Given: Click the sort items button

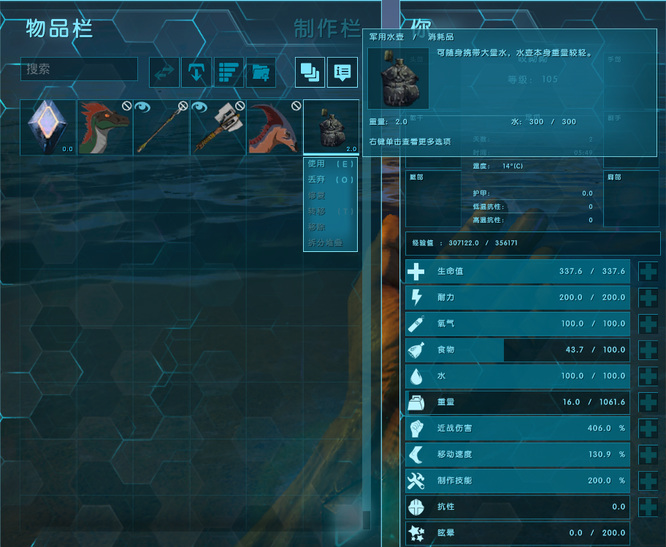Looking at the screenshot, I should tap(229, 72).
